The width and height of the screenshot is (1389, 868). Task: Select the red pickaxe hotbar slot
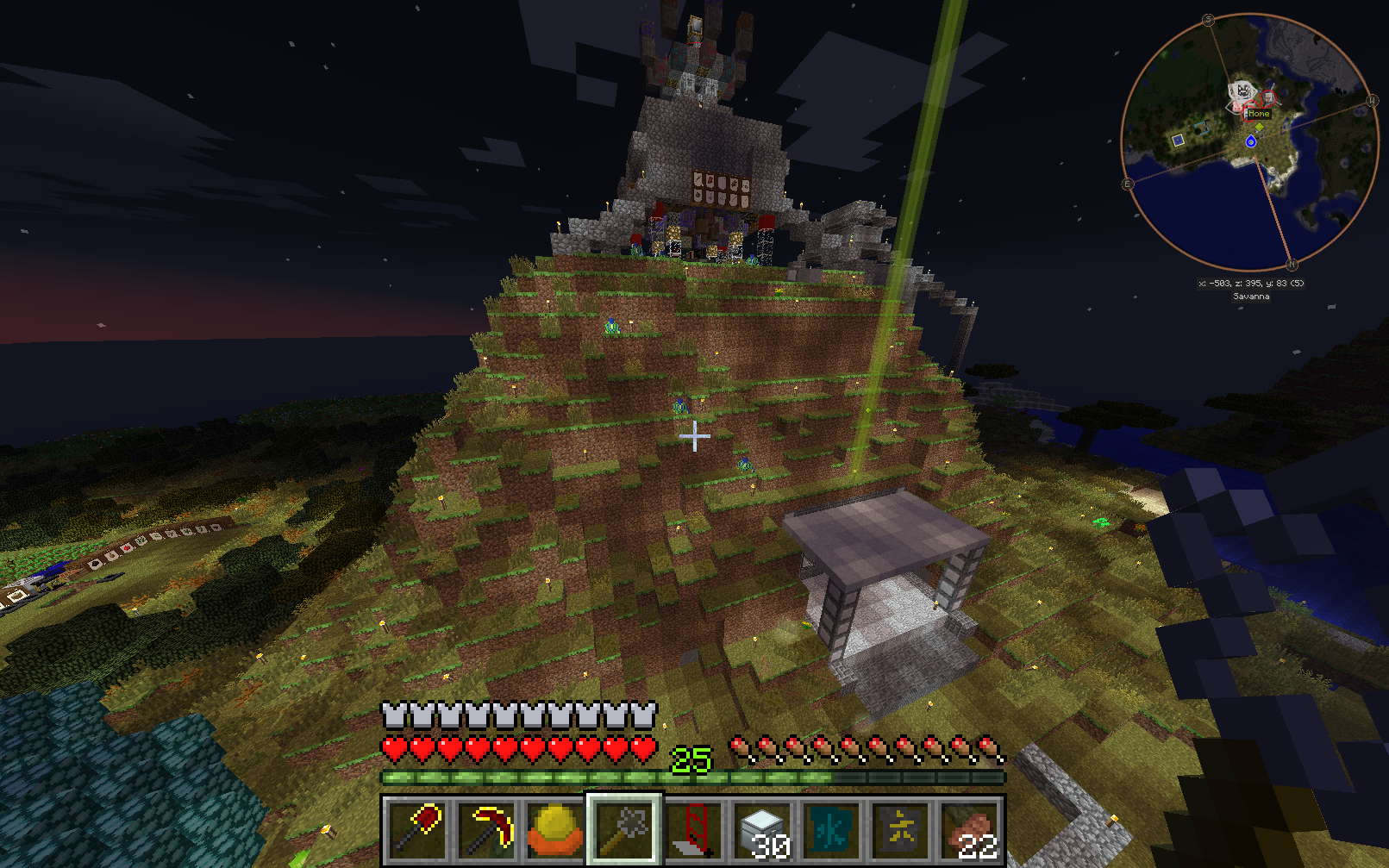click(x=486, y=829)
